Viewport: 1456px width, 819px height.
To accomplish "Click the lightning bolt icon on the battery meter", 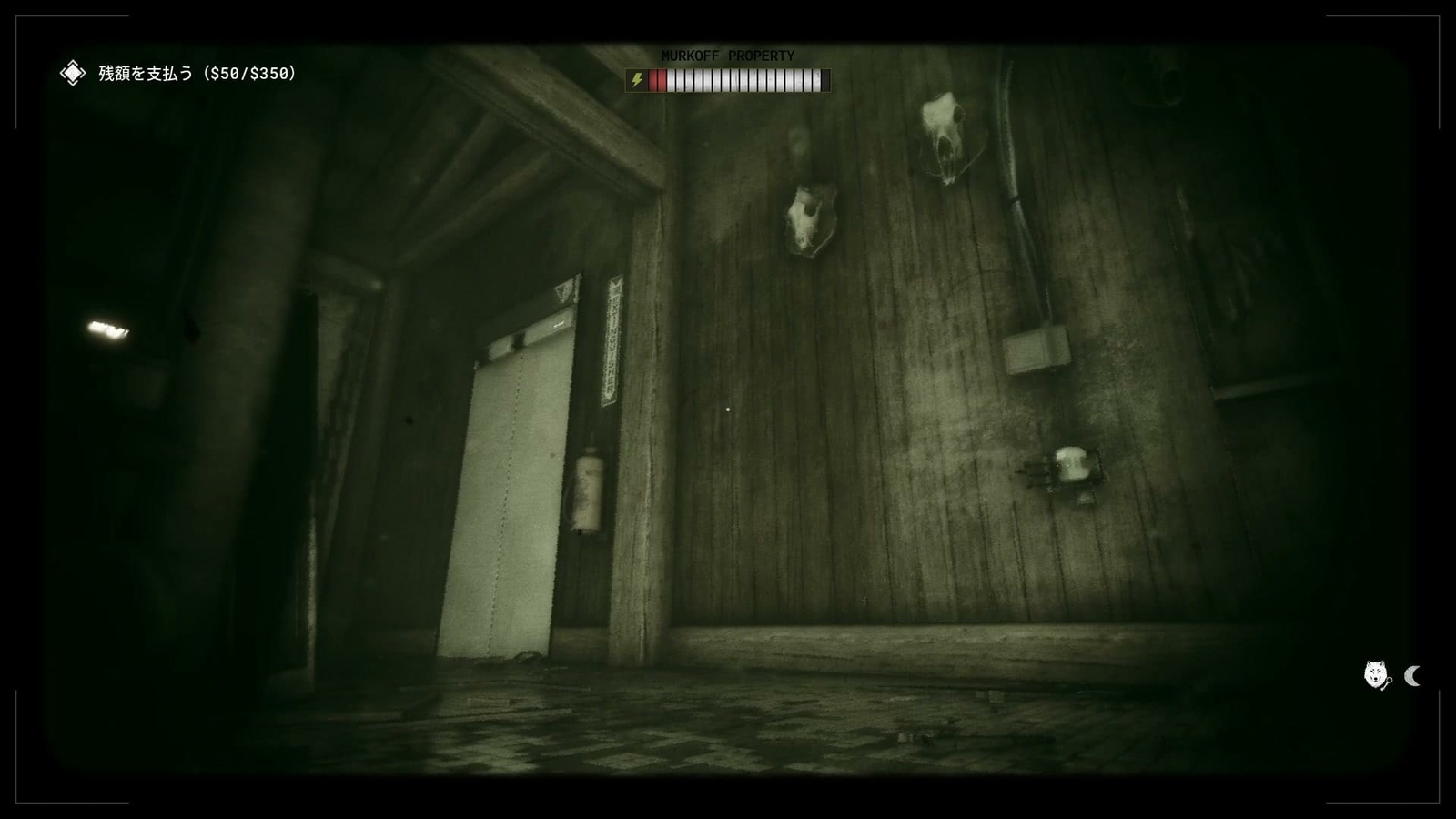I will [637, 81].
